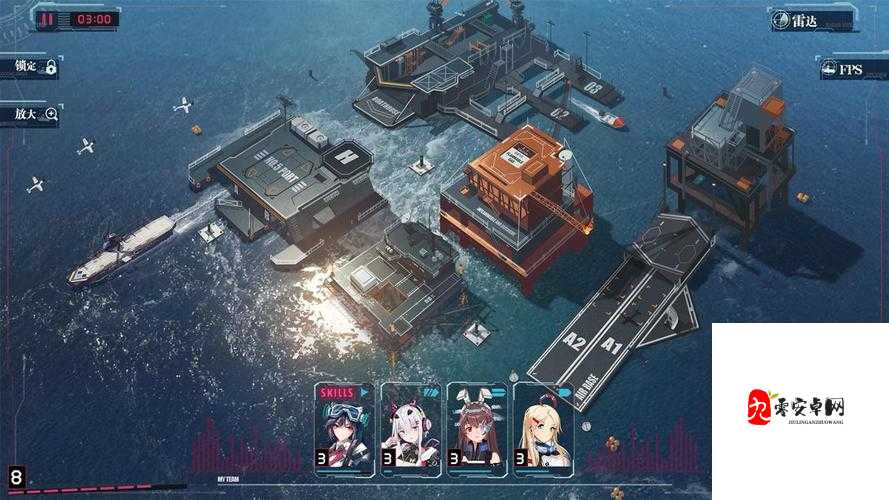This screenshot has width=889, height=500.
Task: Activate the 放大 zoom-in button
Action: pos(33,114)
